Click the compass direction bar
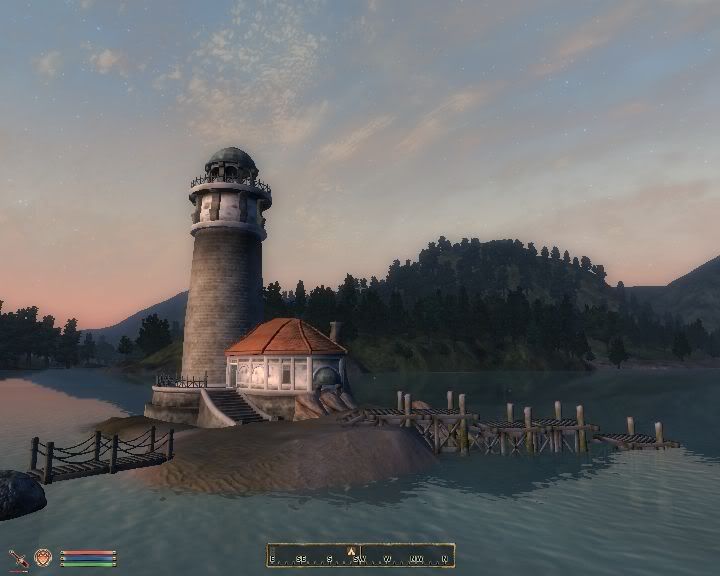This screenshot has width=720, height=576. point(361,555)
